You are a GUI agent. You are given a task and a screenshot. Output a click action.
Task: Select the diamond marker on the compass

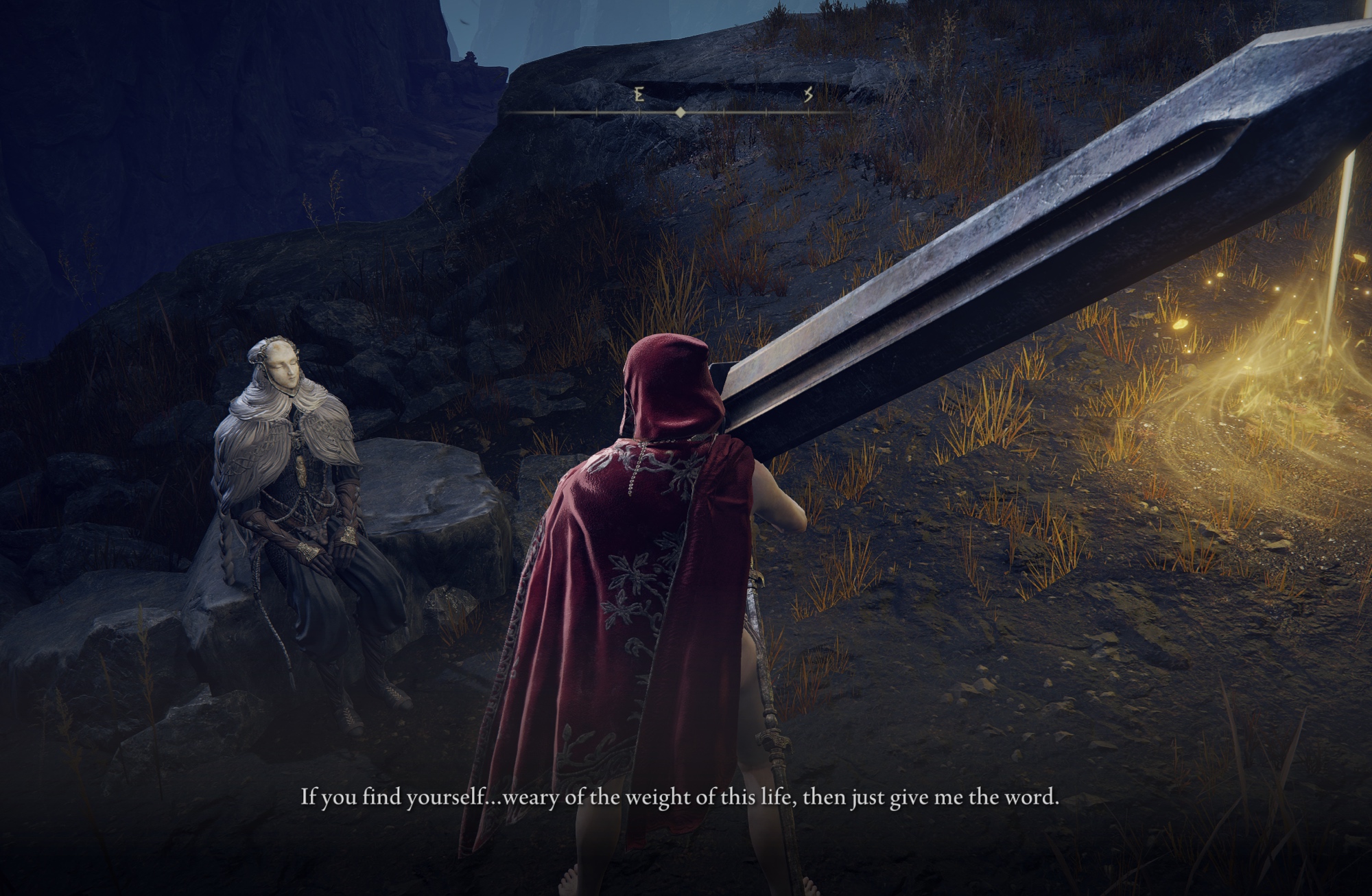(x=680, y=112)
